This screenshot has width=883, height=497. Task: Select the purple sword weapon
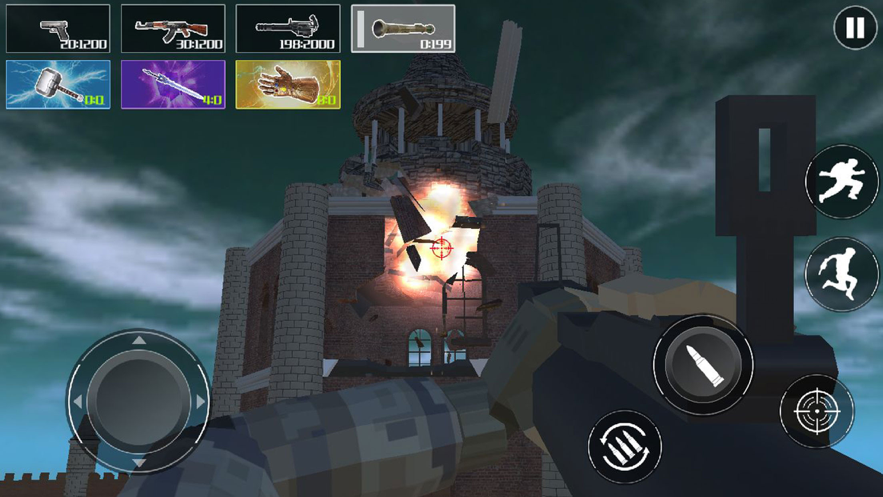point(173,84)
